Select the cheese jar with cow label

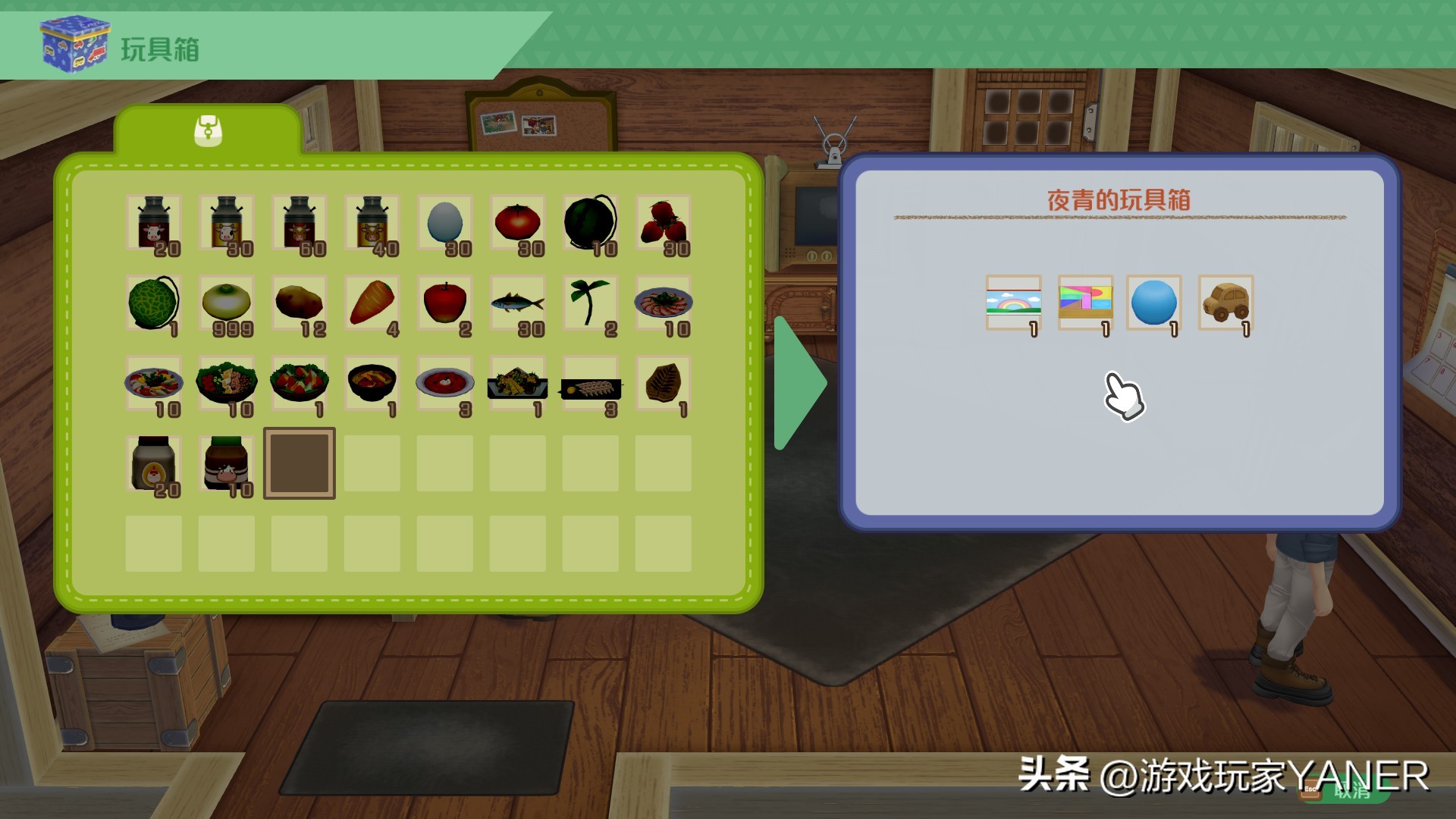[x=226, y=463]
